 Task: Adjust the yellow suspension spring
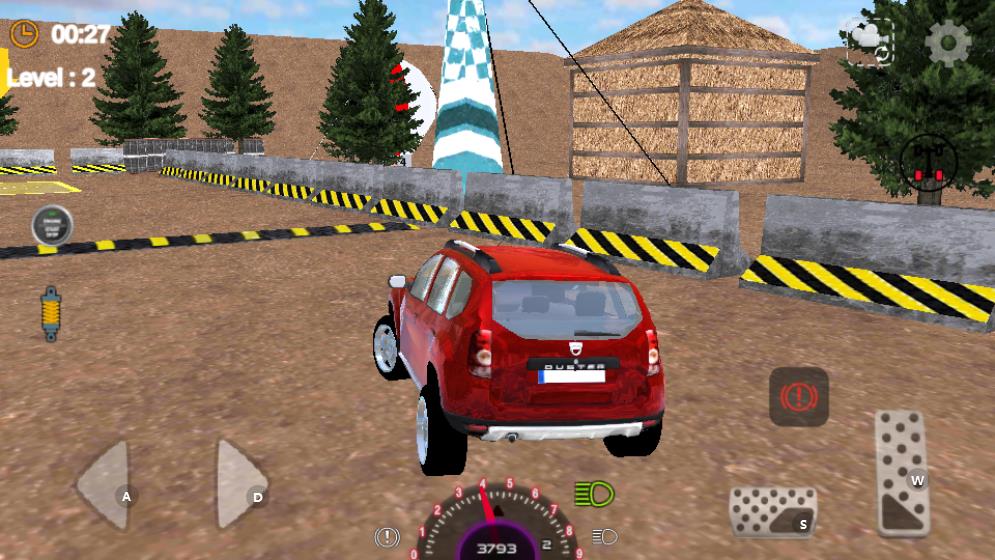[x=50, y=313]
